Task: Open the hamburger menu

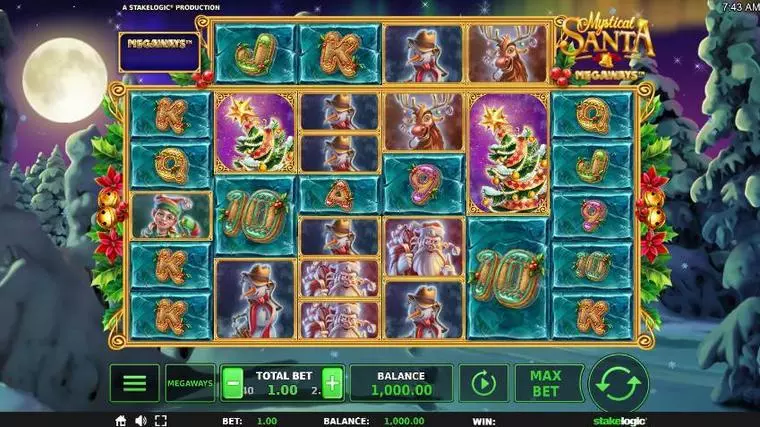Action: pos(135,383)
